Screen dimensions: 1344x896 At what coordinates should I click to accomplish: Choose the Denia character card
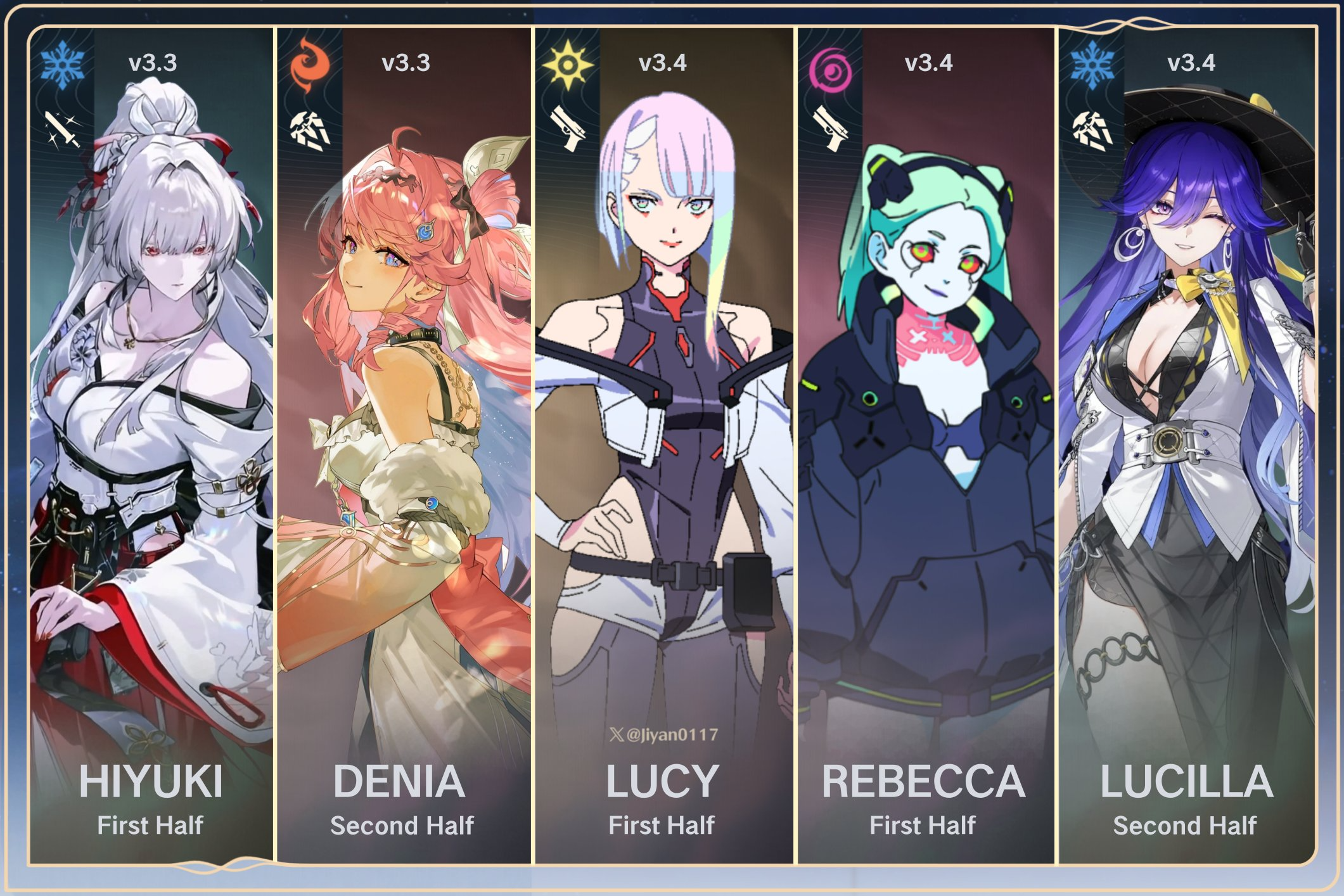coord(404,444)
